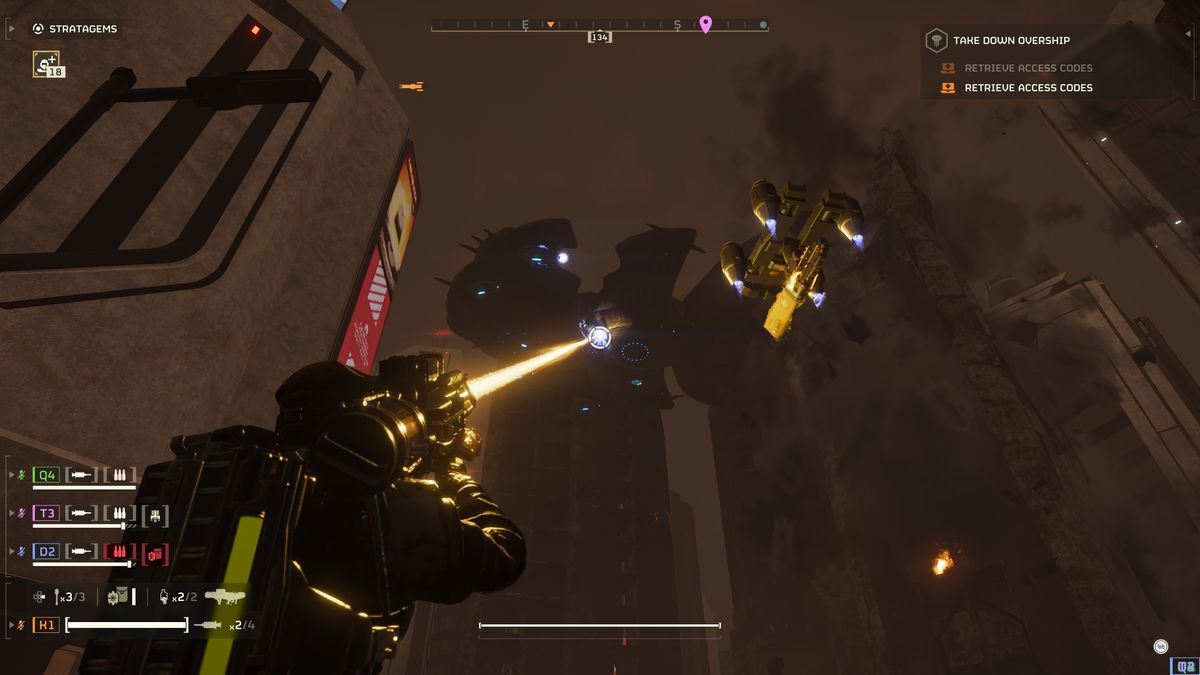
Task: Select squadmate T3's pink name tag
Action: tap(46, 513)
